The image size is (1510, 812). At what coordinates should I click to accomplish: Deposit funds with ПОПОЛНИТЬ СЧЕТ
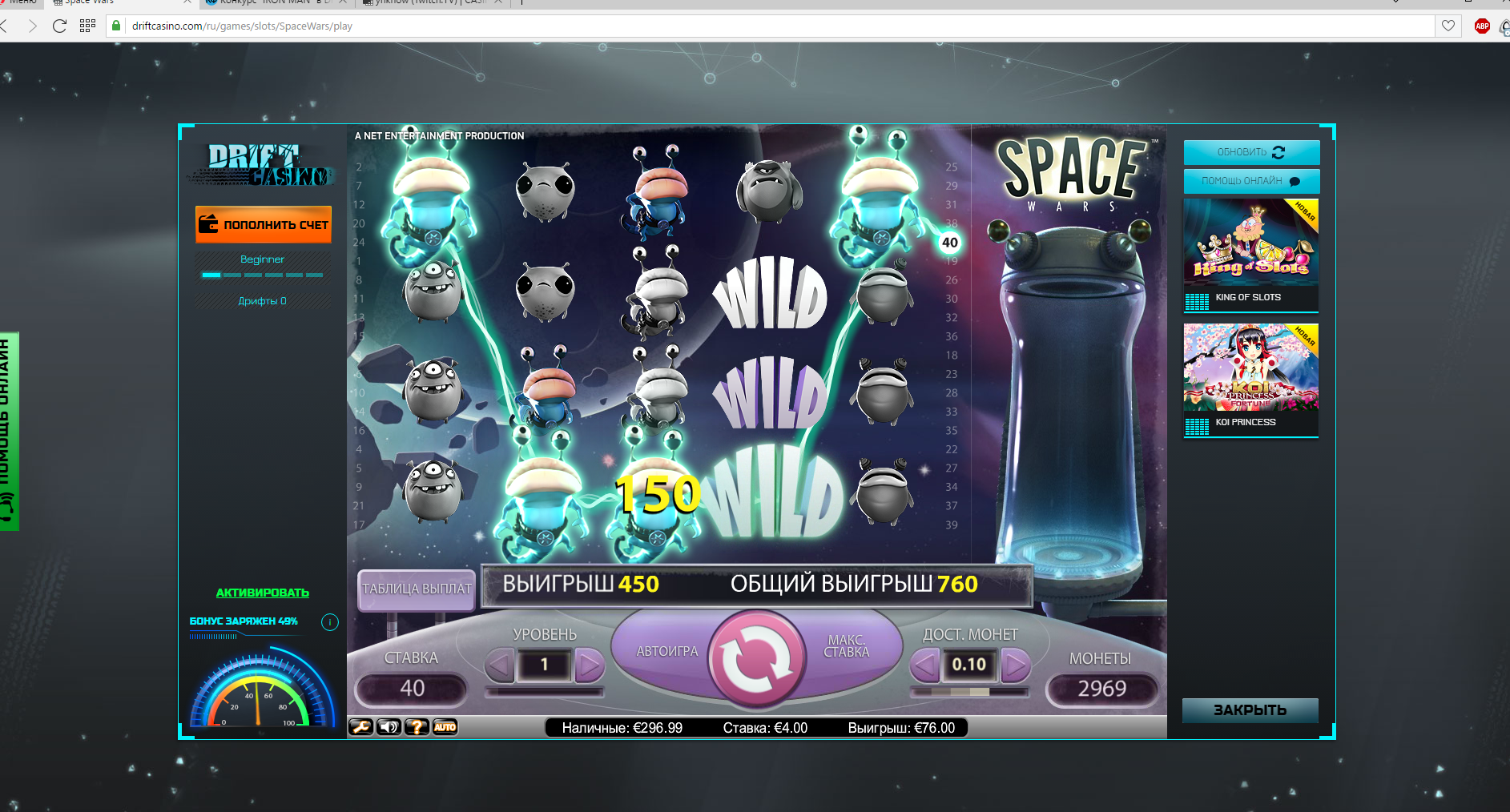264,225
